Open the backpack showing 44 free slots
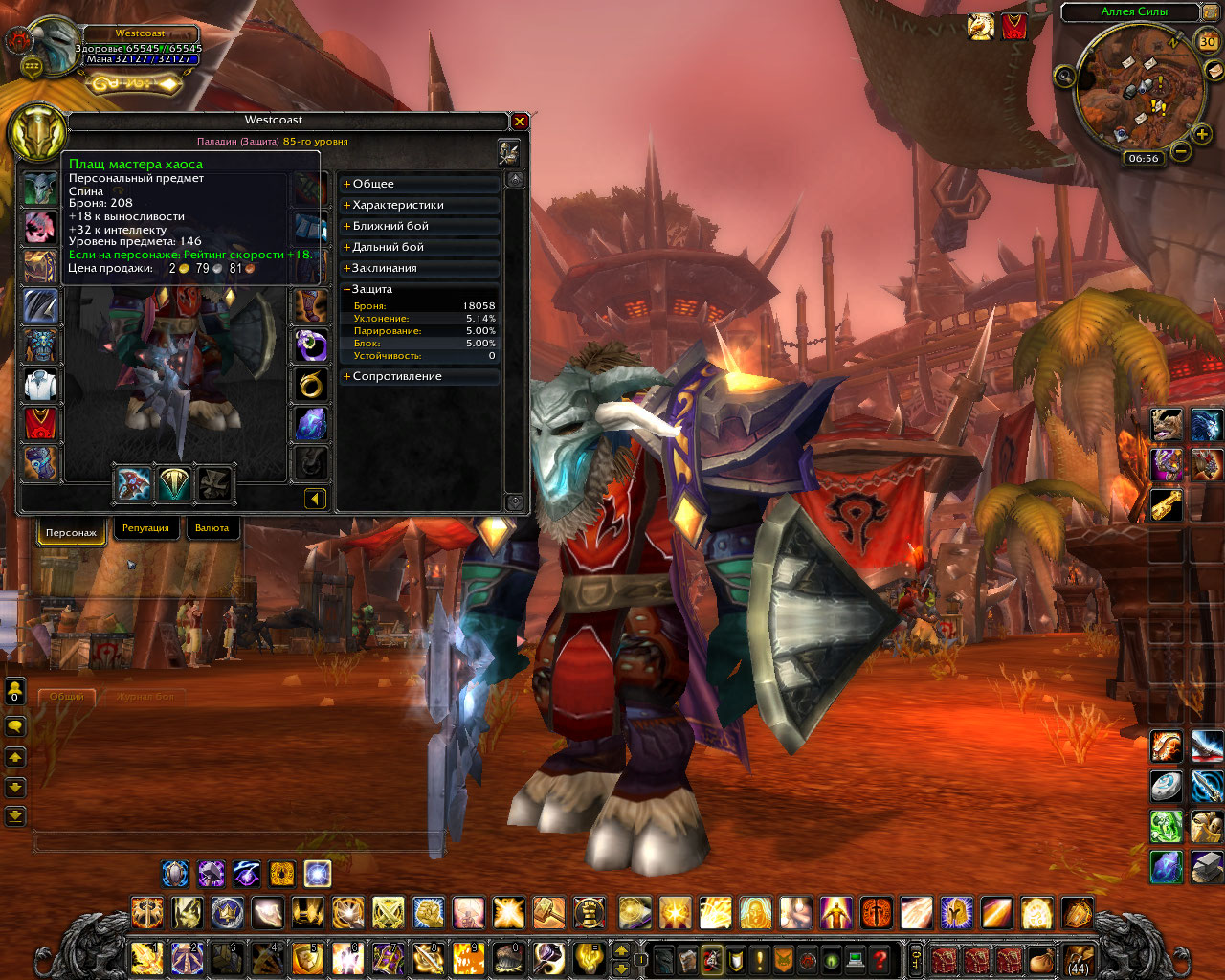Image resolution: width=1225 pixels, height=980 pixels. (x=1078, y=958)
